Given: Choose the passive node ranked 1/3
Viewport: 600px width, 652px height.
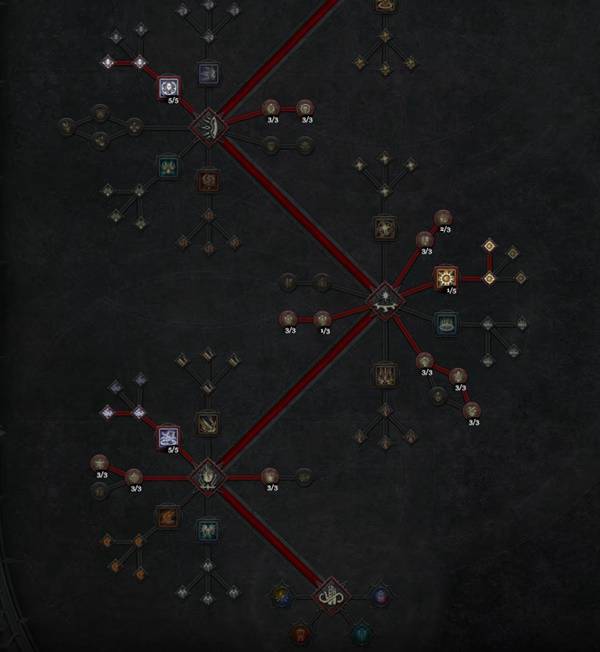Looking at the screenshot, I should [322, 318].
